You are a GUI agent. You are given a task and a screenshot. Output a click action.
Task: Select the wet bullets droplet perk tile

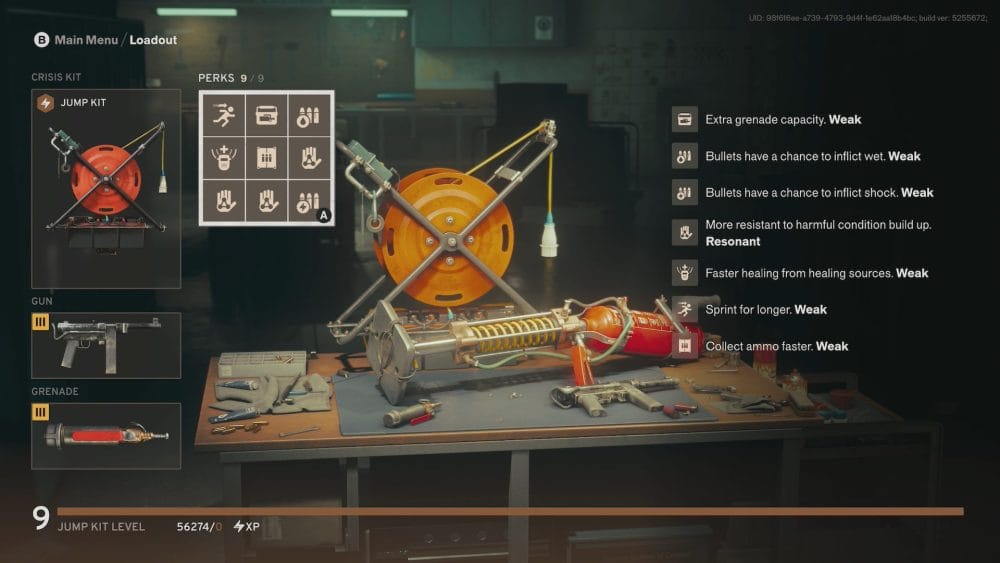[309, 116]
